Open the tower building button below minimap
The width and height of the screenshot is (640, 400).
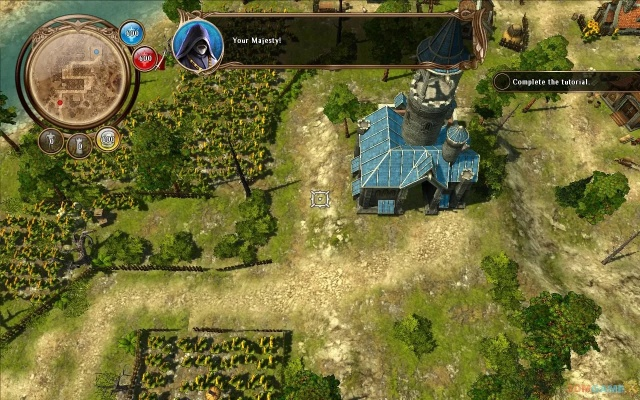78,146
